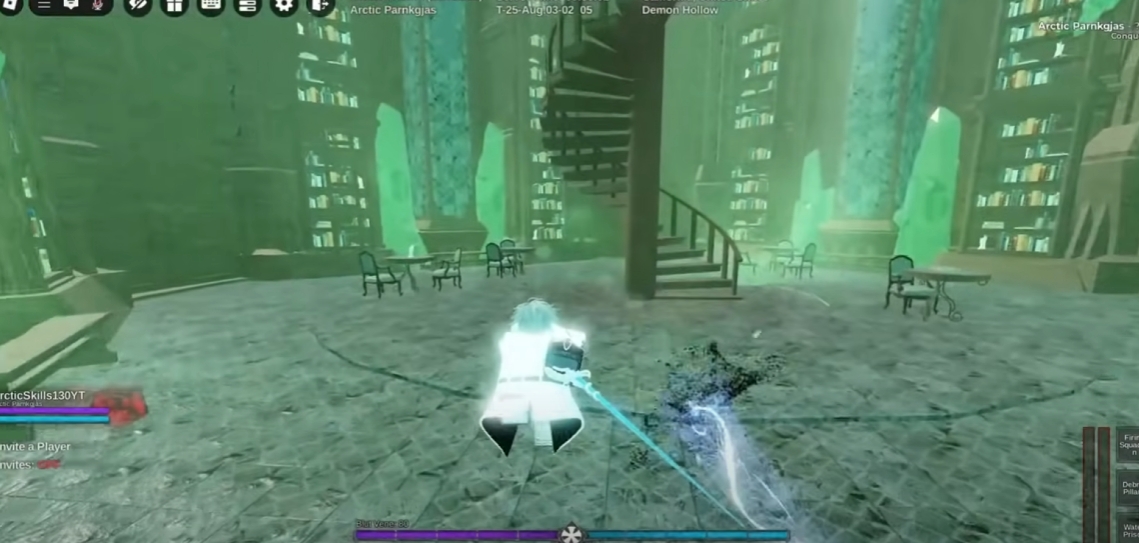Toggle the red Invites setting
This screenshot has width=1139, height=543.
(x=48, y=465)
